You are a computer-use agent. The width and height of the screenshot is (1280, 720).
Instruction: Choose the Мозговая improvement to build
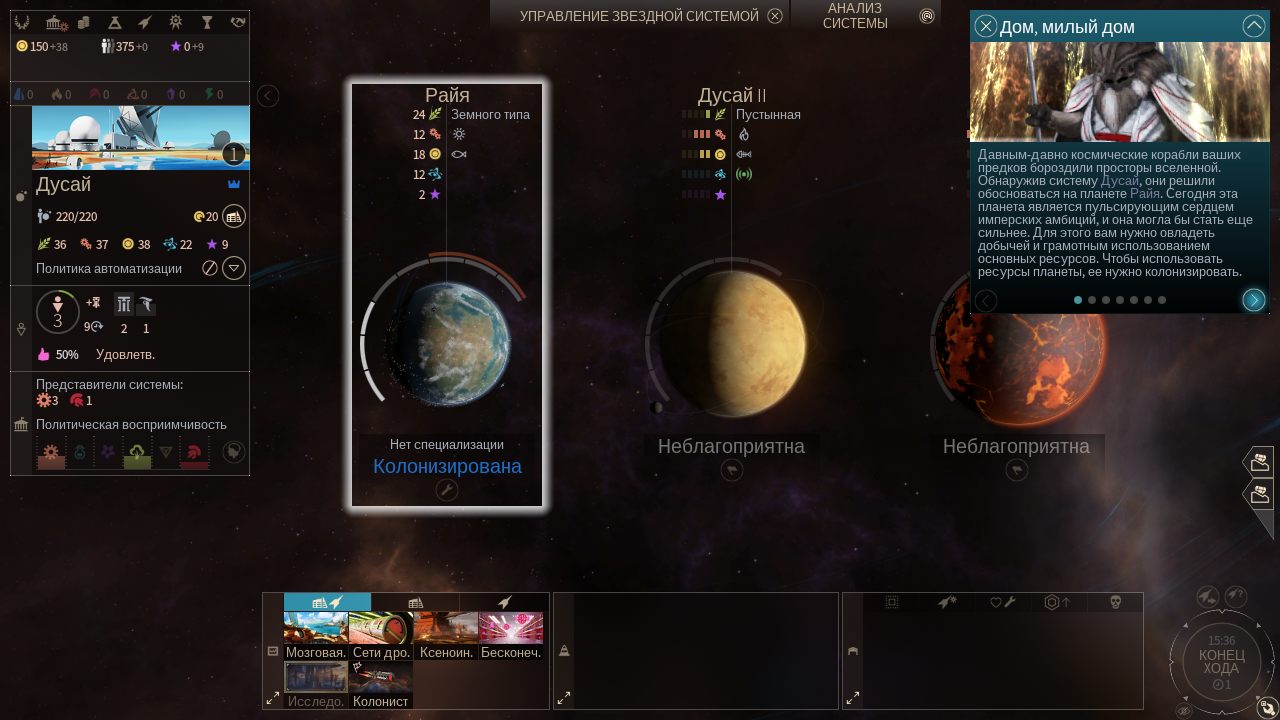click(316, 635)
